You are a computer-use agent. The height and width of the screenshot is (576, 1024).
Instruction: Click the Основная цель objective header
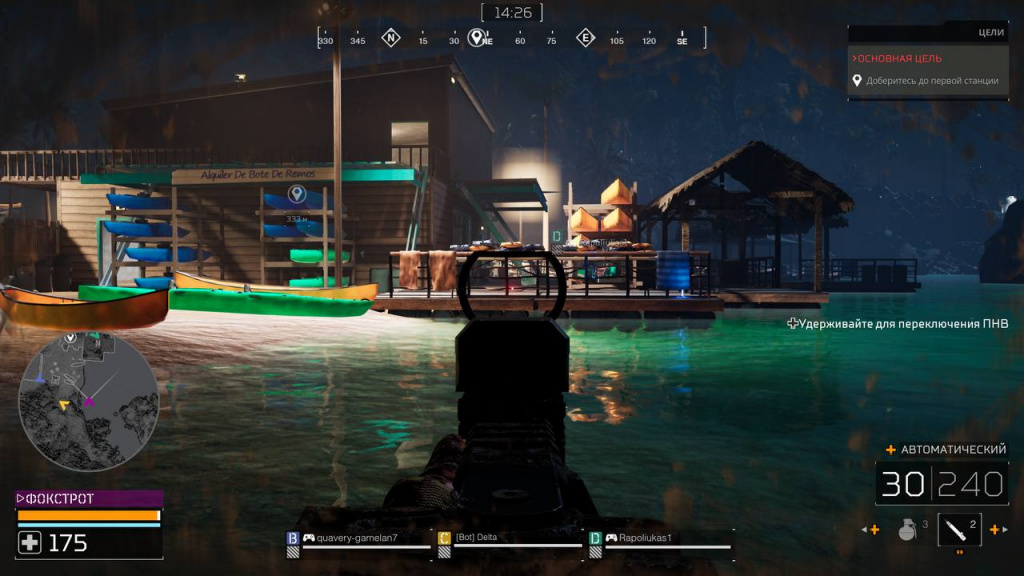[903, 58]
